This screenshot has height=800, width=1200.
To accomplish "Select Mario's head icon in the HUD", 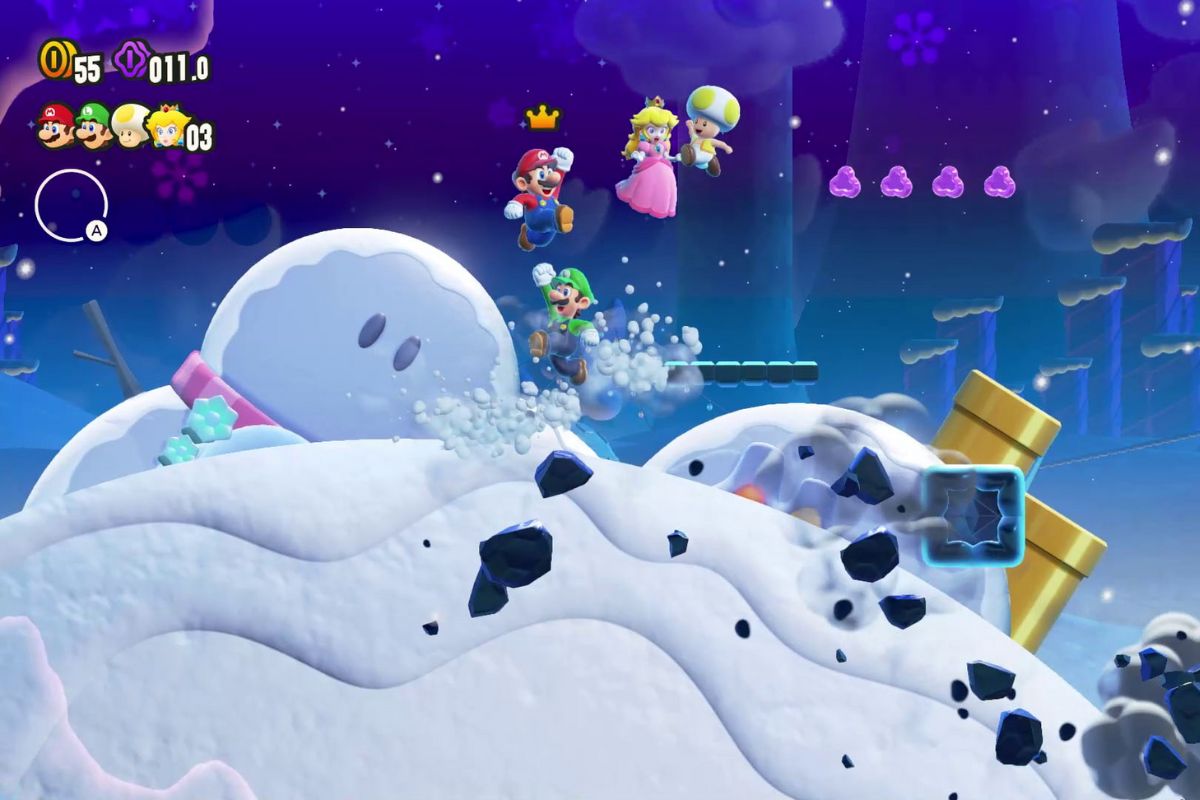I will tap(55, 126).
